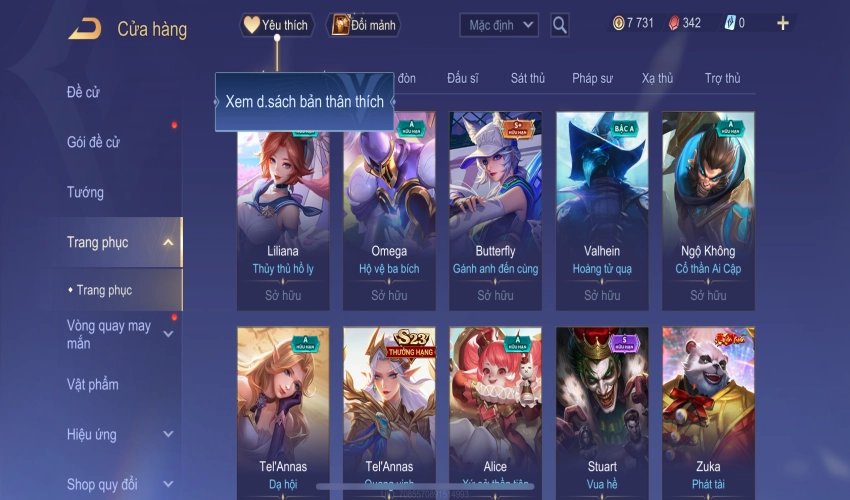This screenshot has width=850, height=500.
Task: Select the Zuka Phát tài skin card
Action: 708,410
